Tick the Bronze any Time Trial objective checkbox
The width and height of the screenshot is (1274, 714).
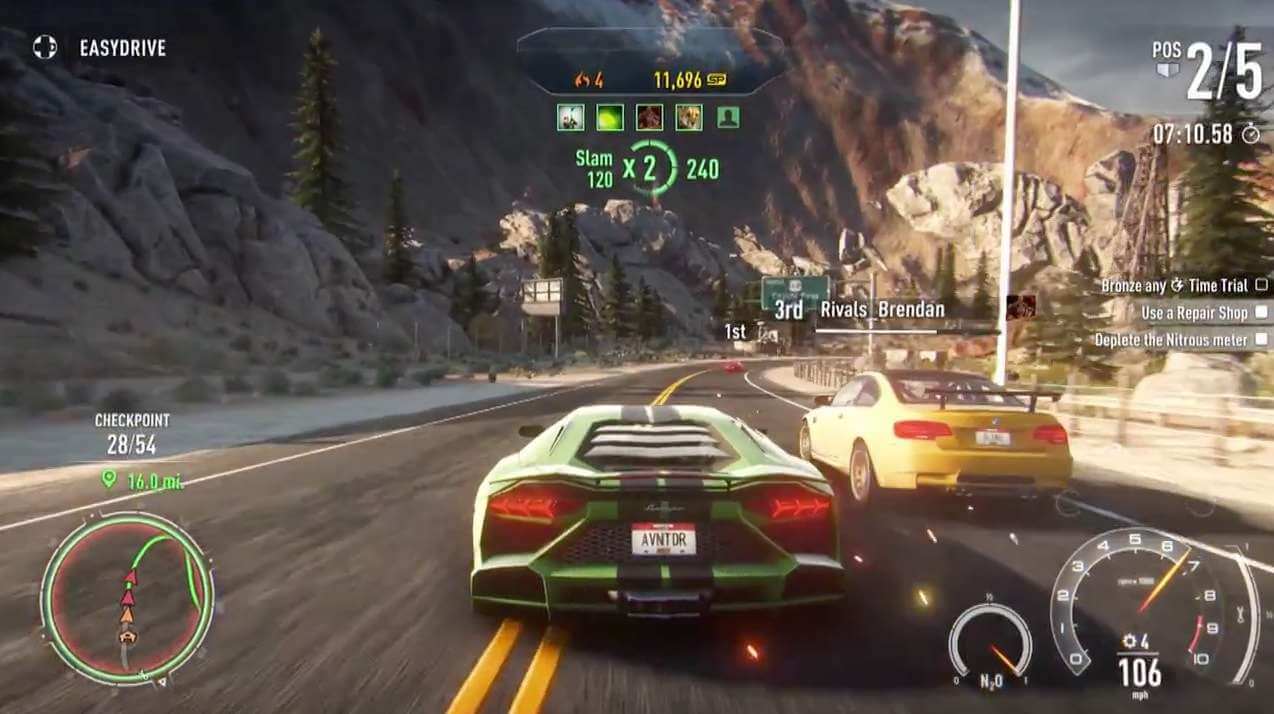[x=1261, y=286]
